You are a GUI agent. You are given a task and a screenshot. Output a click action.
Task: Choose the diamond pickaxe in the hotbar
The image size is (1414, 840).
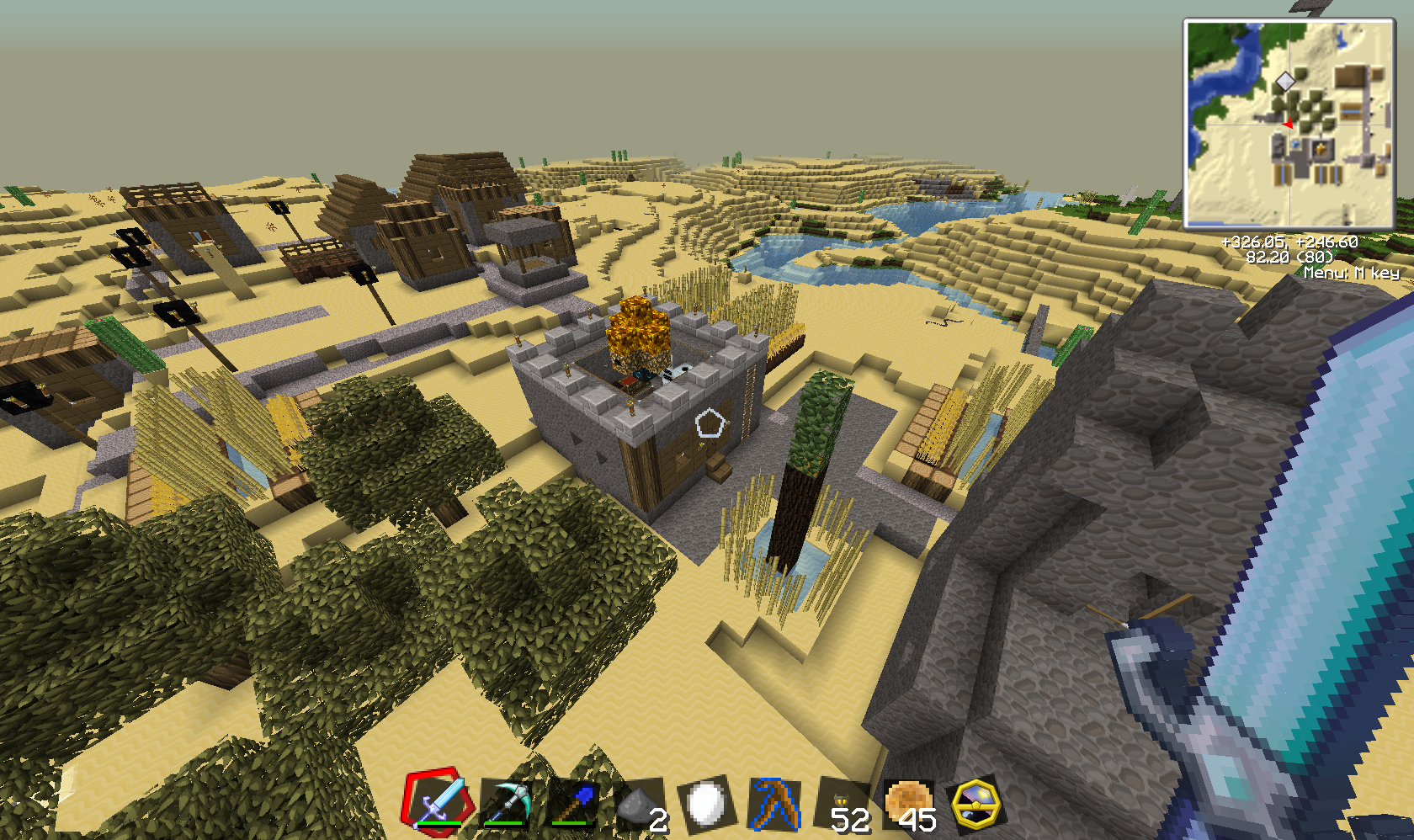pos(506,803)
